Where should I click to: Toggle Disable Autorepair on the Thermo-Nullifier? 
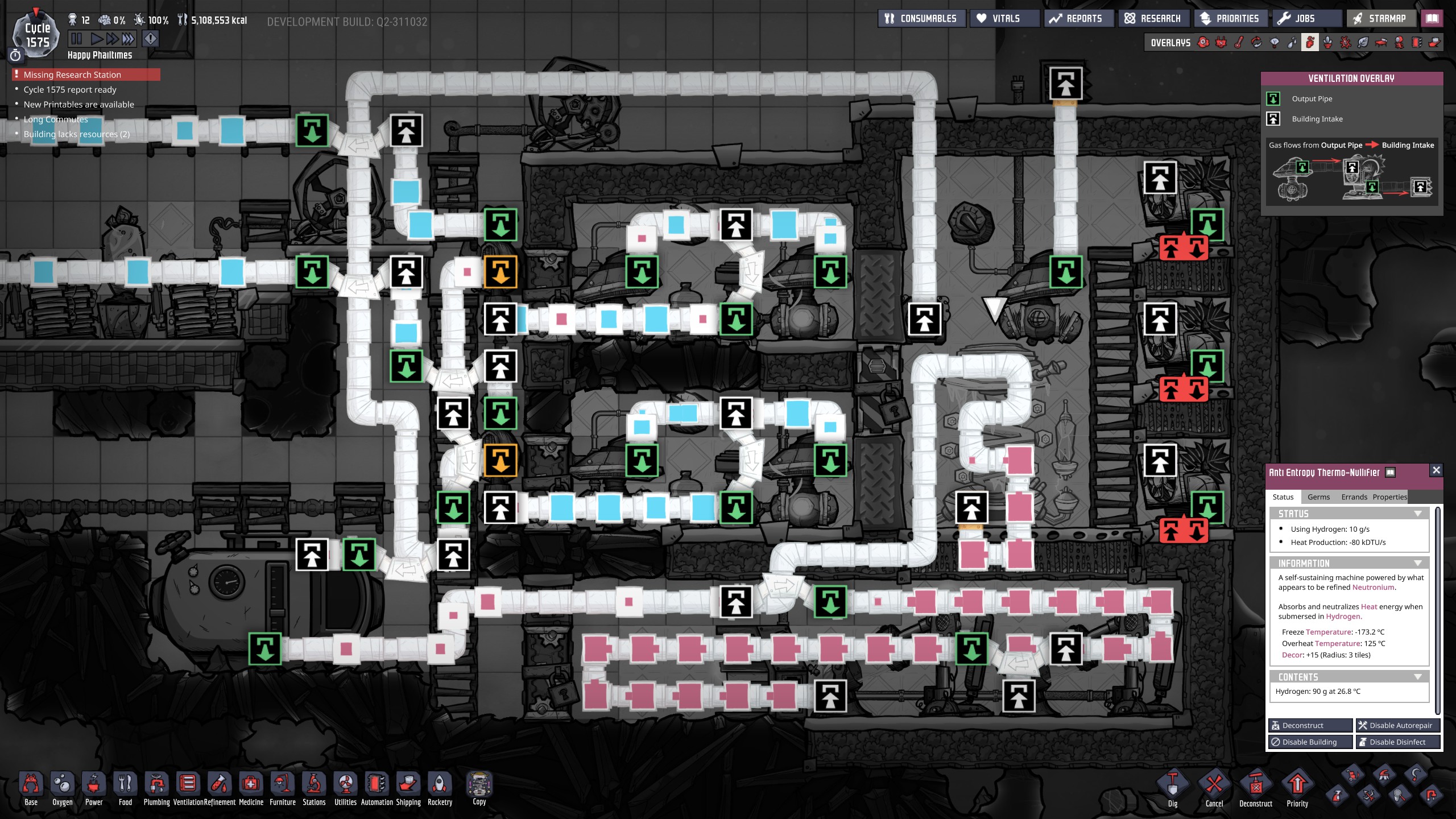click(1399, 725)
